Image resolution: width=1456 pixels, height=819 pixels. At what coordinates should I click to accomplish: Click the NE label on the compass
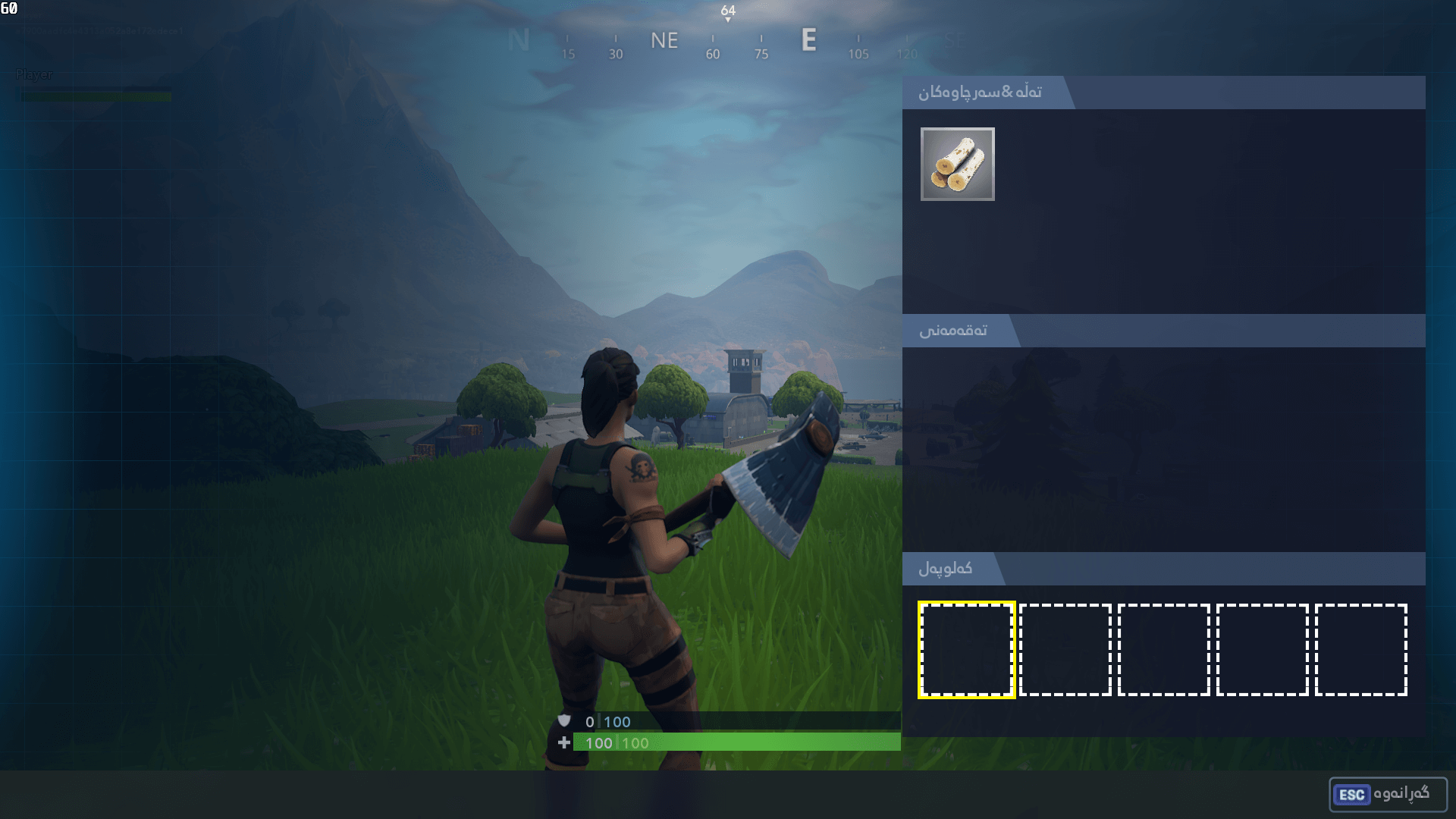tap(664, 41)
